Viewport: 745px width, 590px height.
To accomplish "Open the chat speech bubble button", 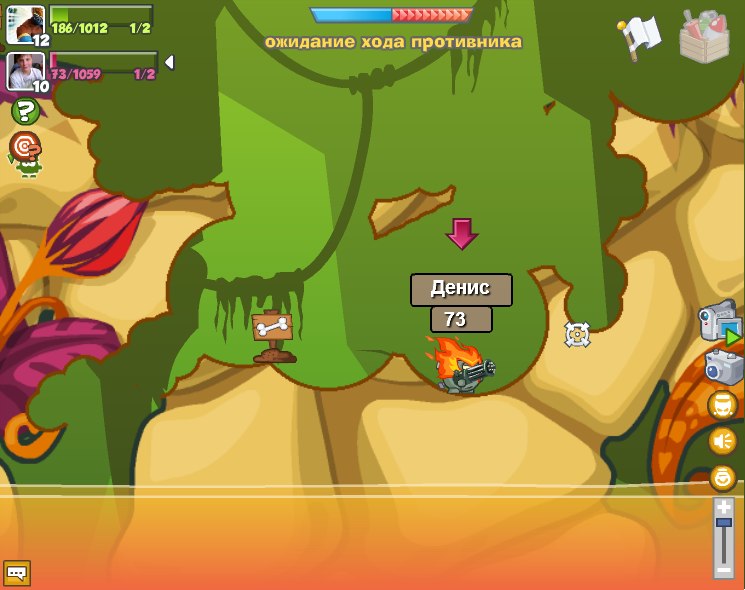I will point(17,573).
